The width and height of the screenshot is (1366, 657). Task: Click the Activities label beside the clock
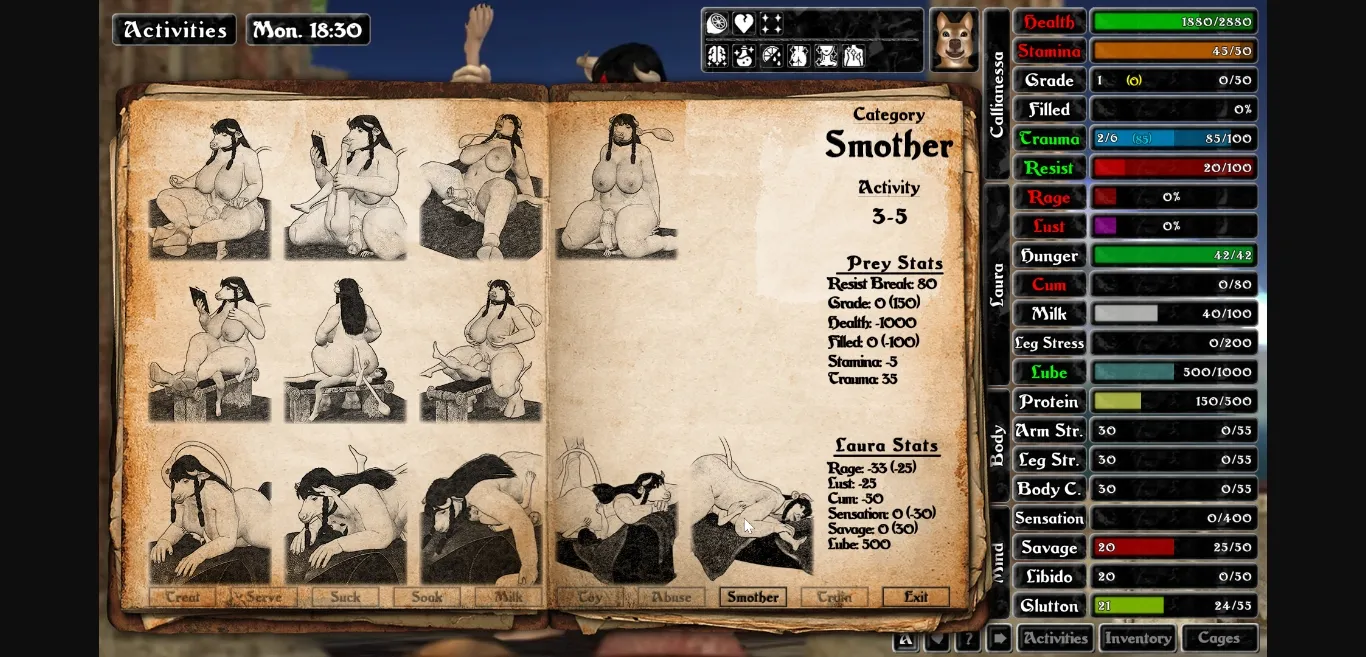[x=175, y=30]
